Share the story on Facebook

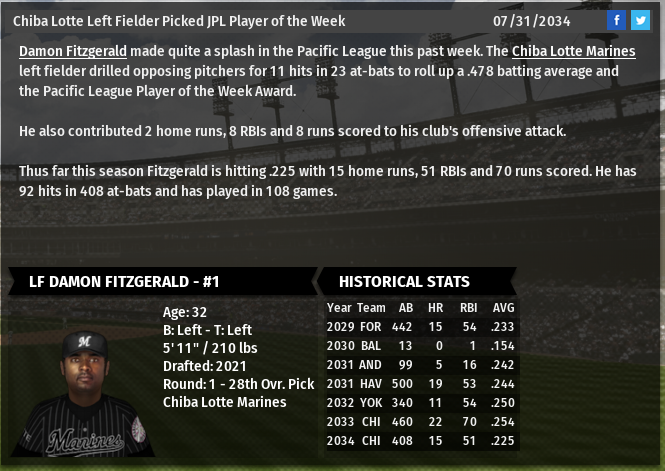[617, 20]
